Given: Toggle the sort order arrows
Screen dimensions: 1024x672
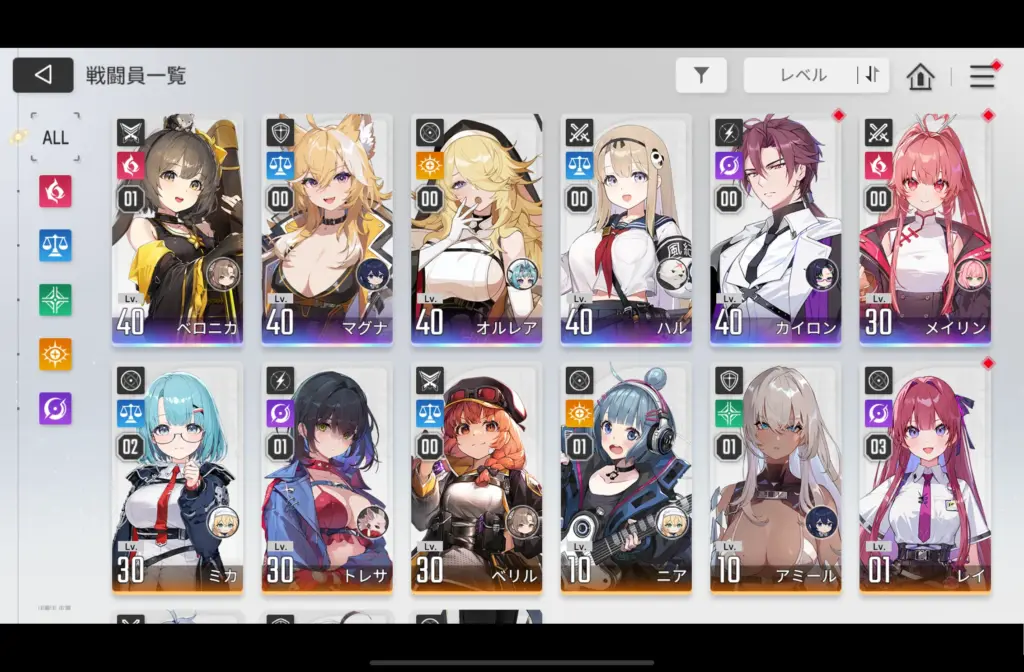Looking at the screenshot, I should pos(871,75).
